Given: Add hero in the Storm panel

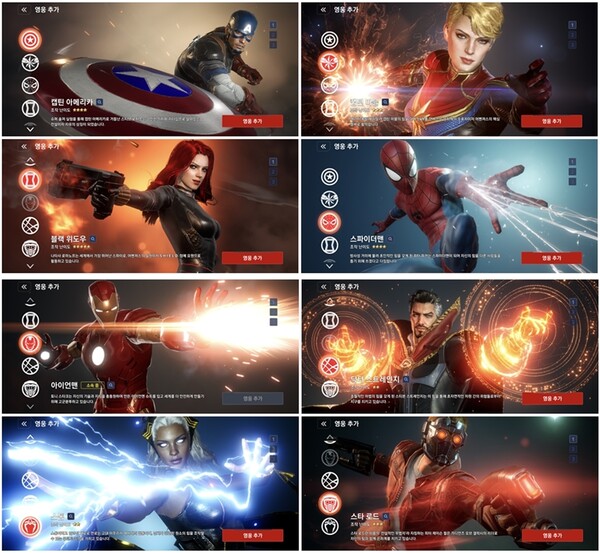Looking at the screenshot, I should tap(252, 533).
